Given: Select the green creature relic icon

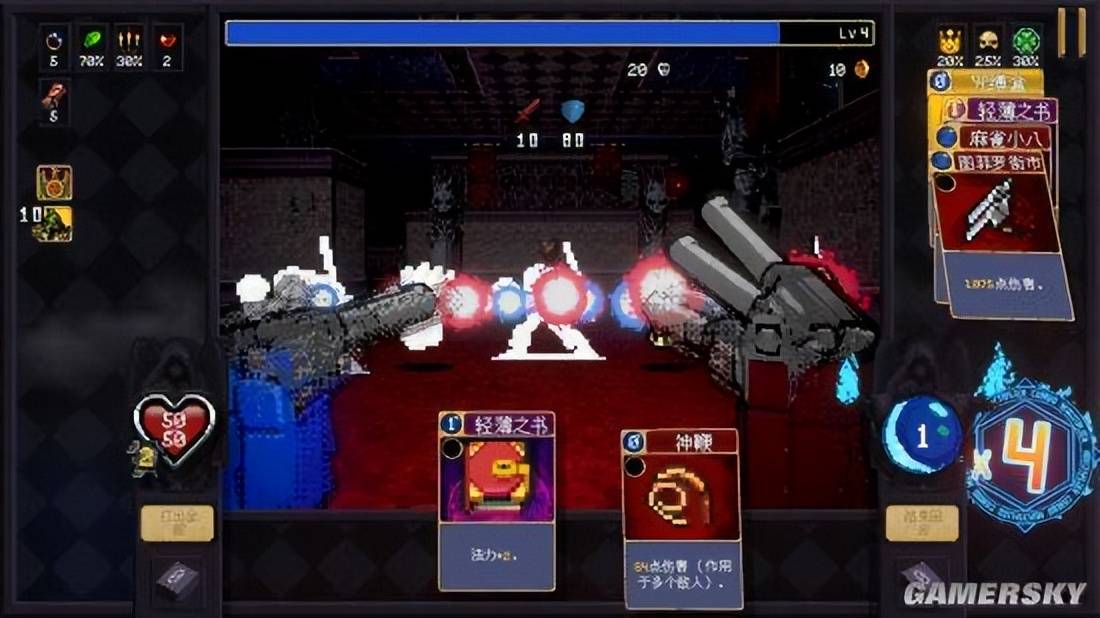Looking at the screenshot, I should point(54,224).
